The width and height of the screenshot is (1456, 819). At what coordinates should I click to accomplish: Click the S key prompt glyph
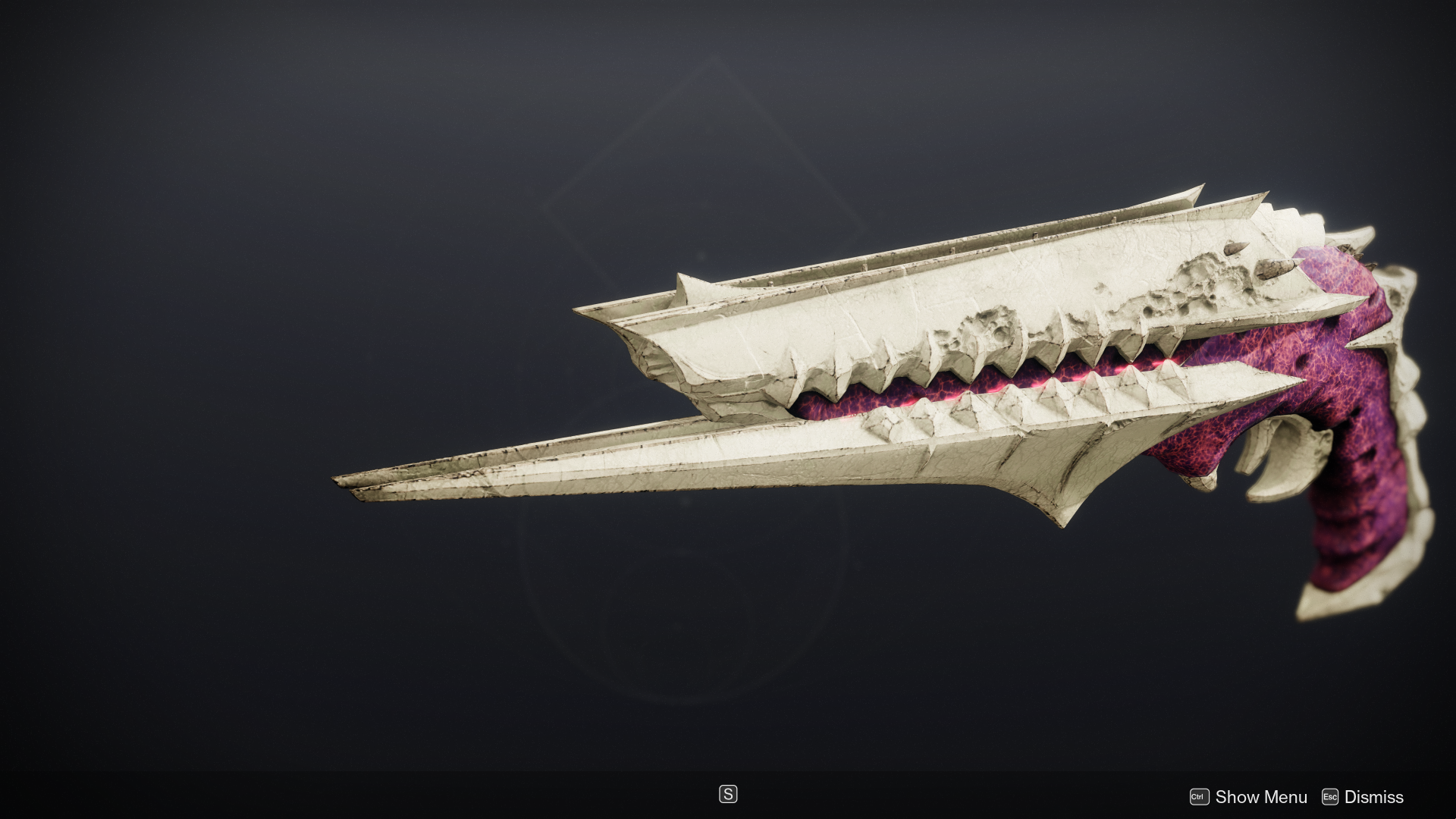pyautogui.click(x=727, y=794)
